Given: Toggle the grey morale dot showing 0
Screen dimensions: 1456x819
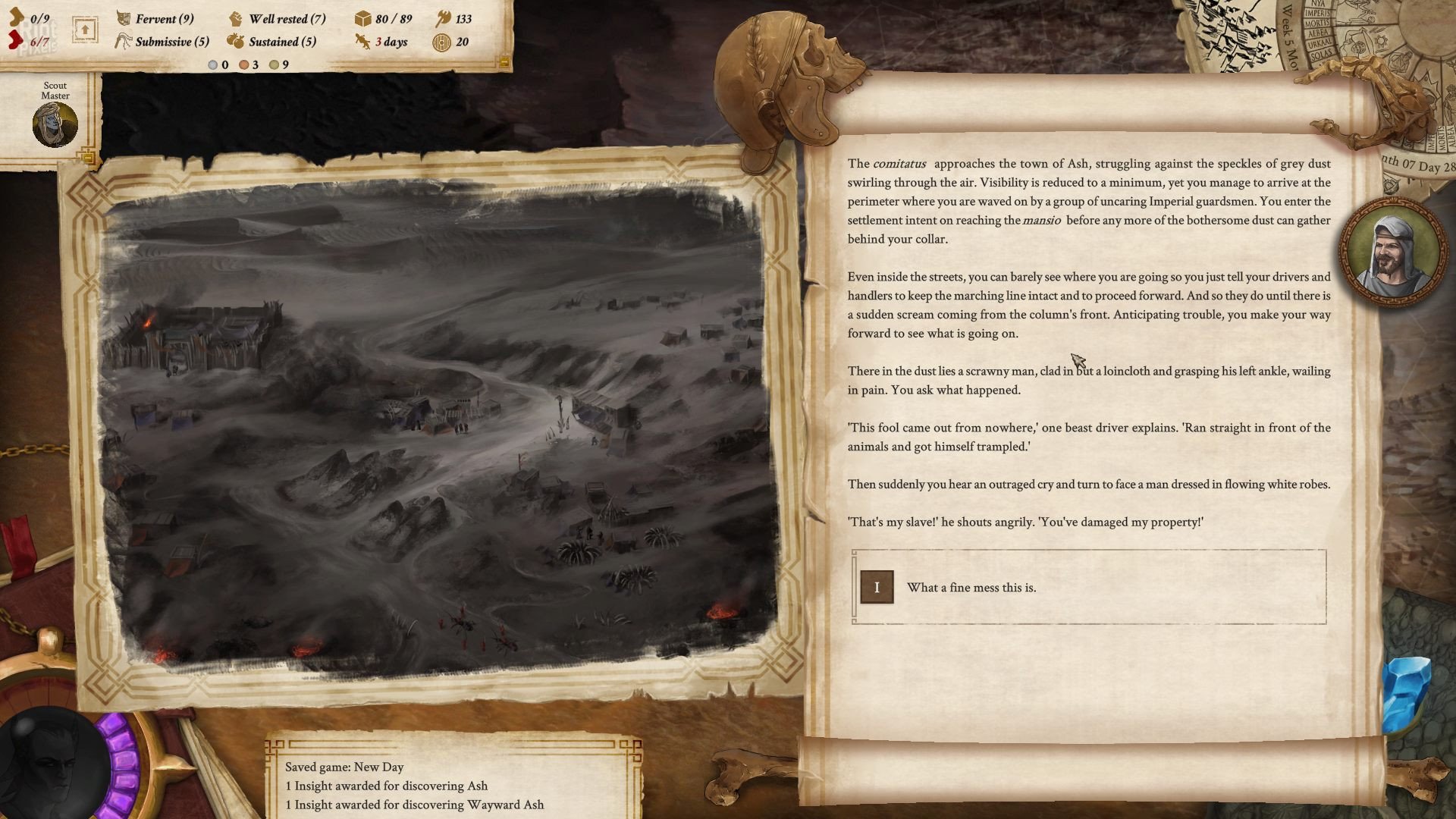Looking at the screenshot, I should click(x=212, y=66).
